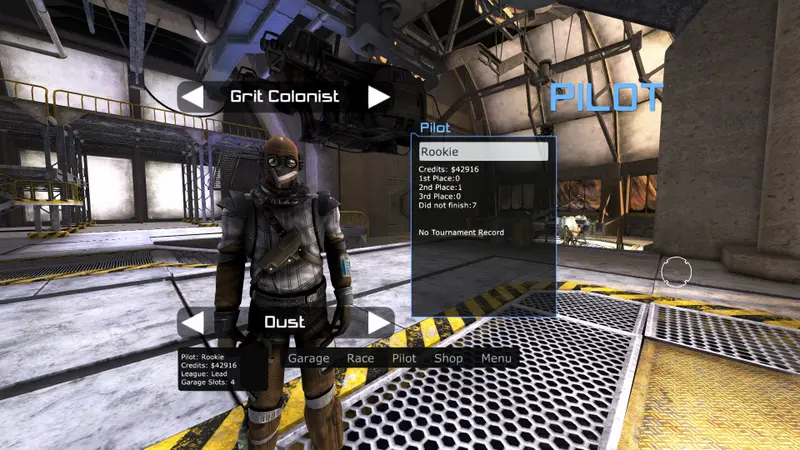
Task: Select next character model after Grit Colonist
Action: [378, 97]
